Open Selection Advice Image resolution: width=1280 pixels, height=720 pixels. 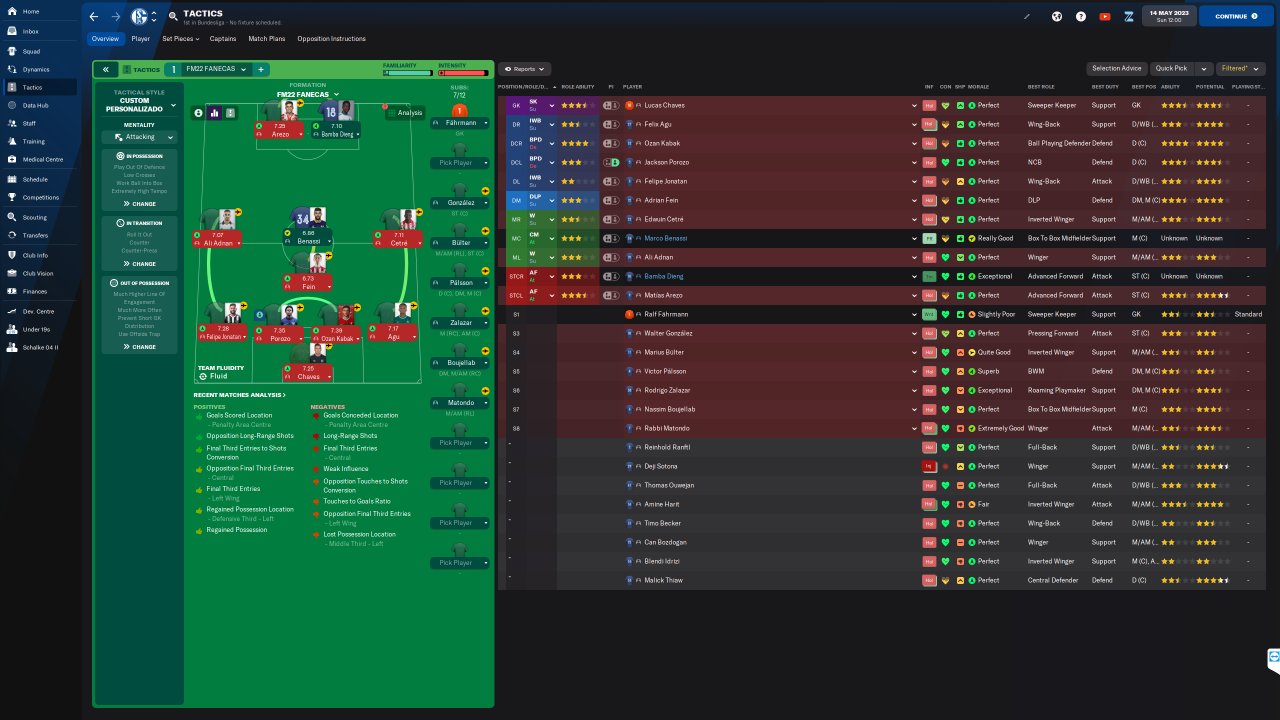pyautogui.click(x=1116, y=69)
